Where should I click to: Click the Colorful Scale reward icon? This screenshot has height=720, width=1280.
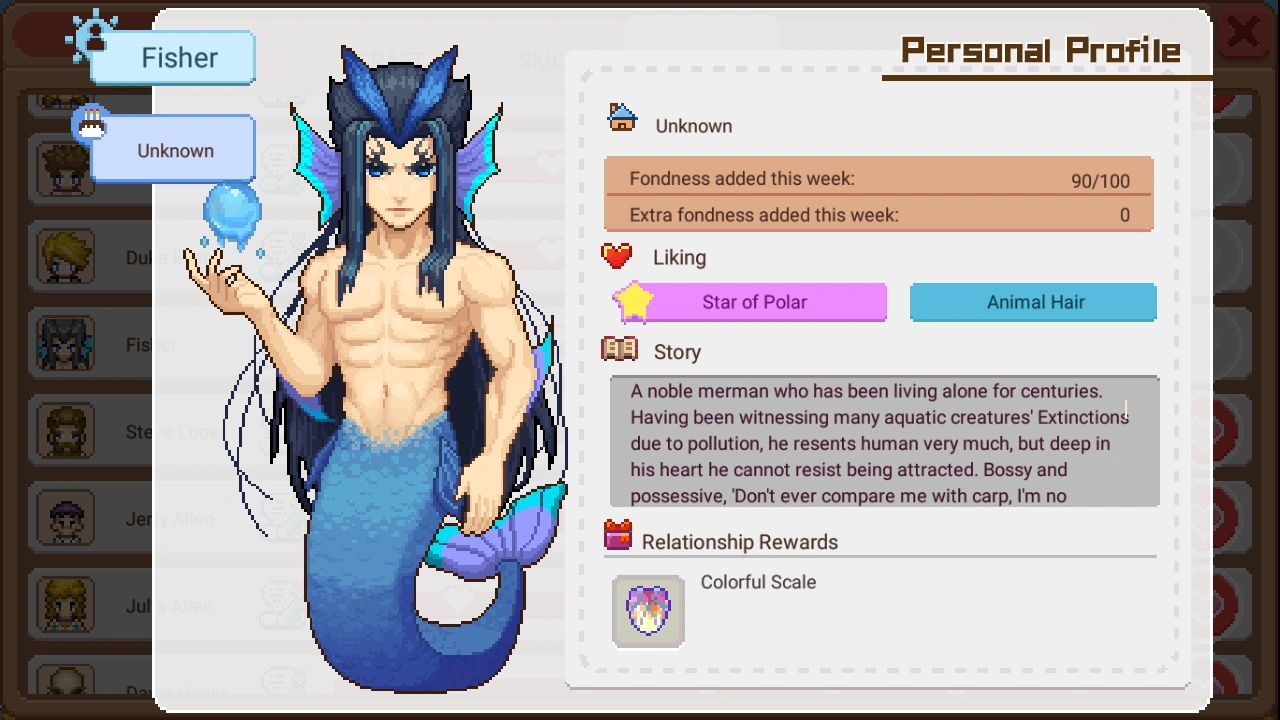(x=647, y=609)
